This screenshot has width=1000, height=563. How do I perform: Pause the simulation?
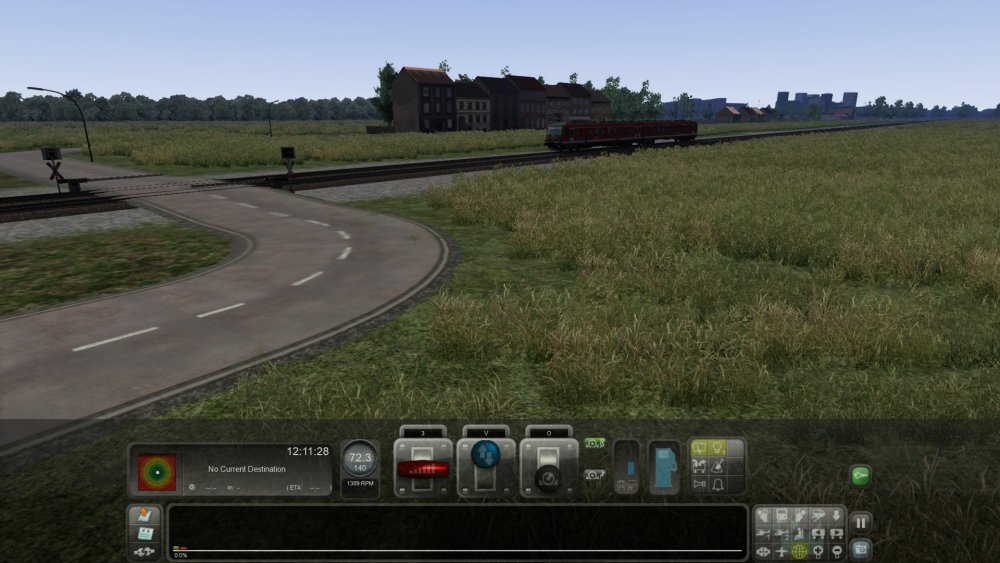pyautogui.click(x=860, y=523)
